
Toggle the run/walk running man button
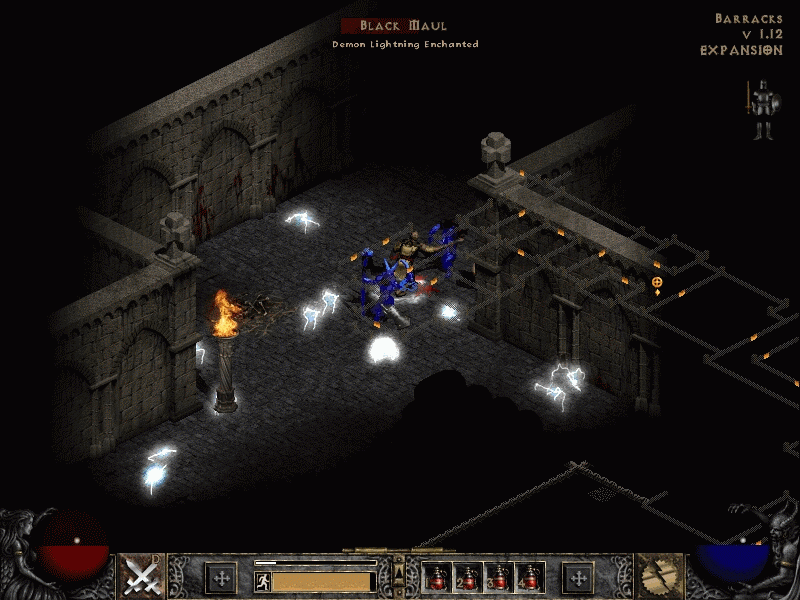tap(262, 581)
